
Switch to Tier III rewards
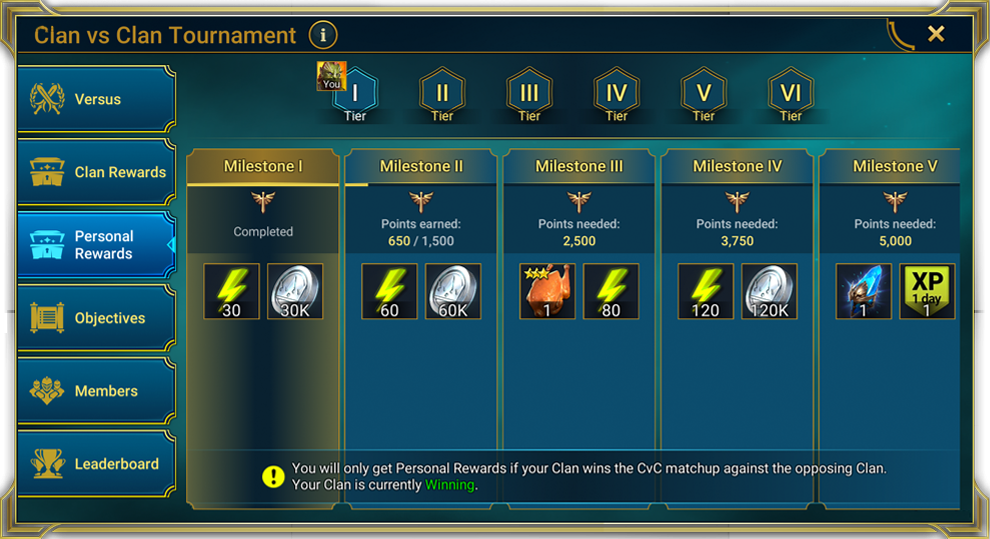click(529, 94)
